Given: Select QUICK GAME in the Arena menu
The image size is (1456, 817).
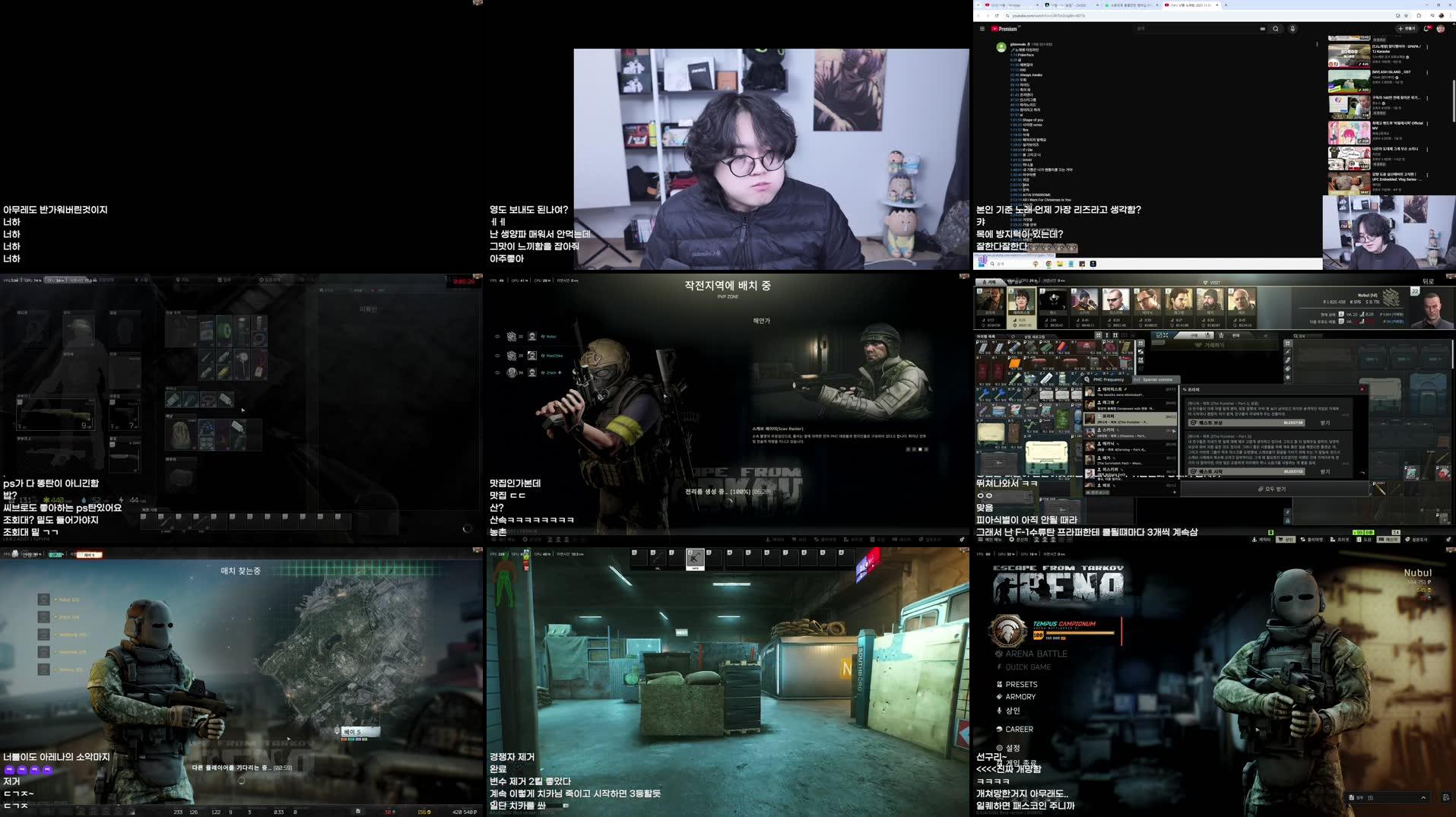Looking at the screenshot, I should (1028, 667).
